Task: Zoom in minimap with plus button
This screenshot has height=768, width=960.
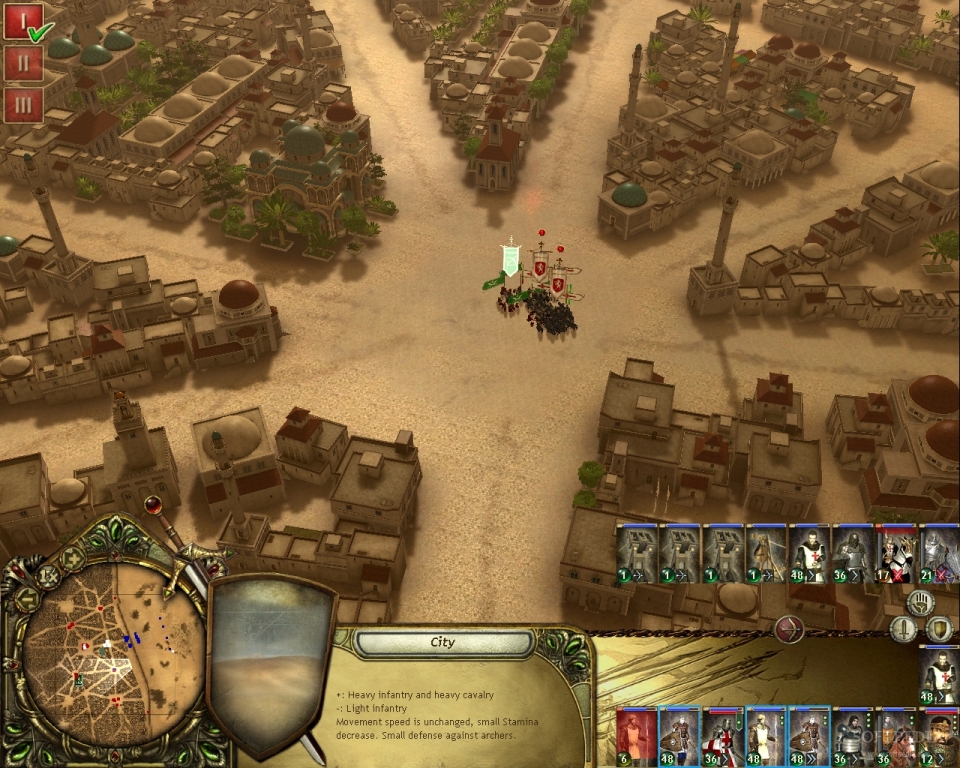Action: [74, 559]
